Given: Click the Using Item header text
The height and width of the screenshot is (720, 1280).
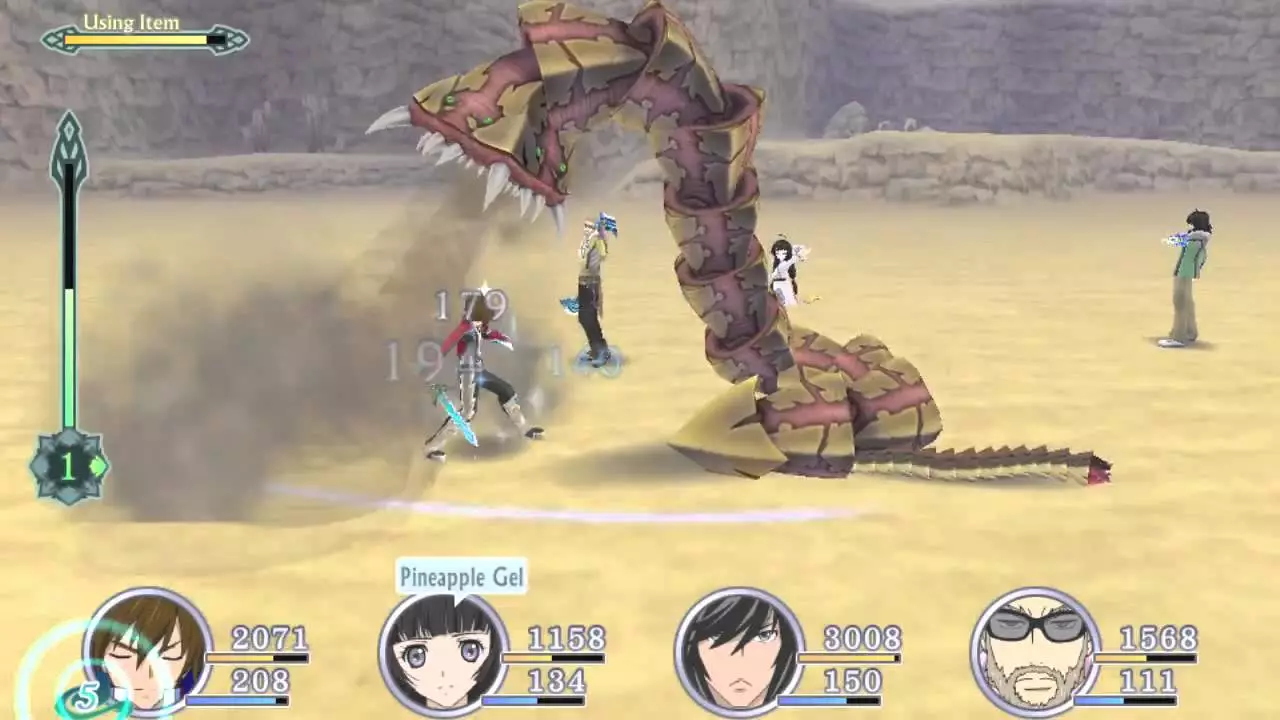Looking at the screenshot, I should [133, 22].
